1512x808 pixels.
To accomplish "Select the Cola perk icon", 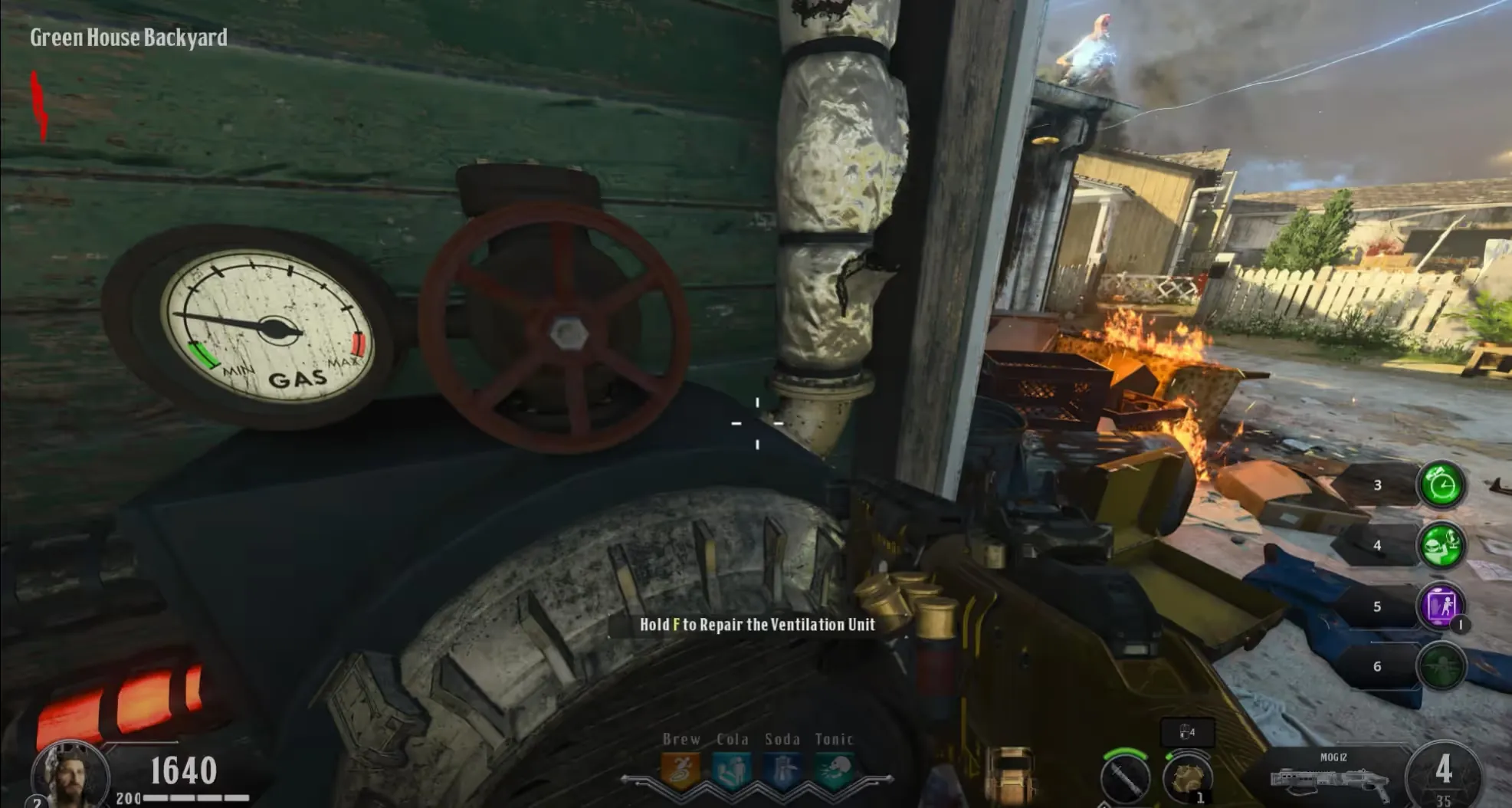I will click(732, 770).
